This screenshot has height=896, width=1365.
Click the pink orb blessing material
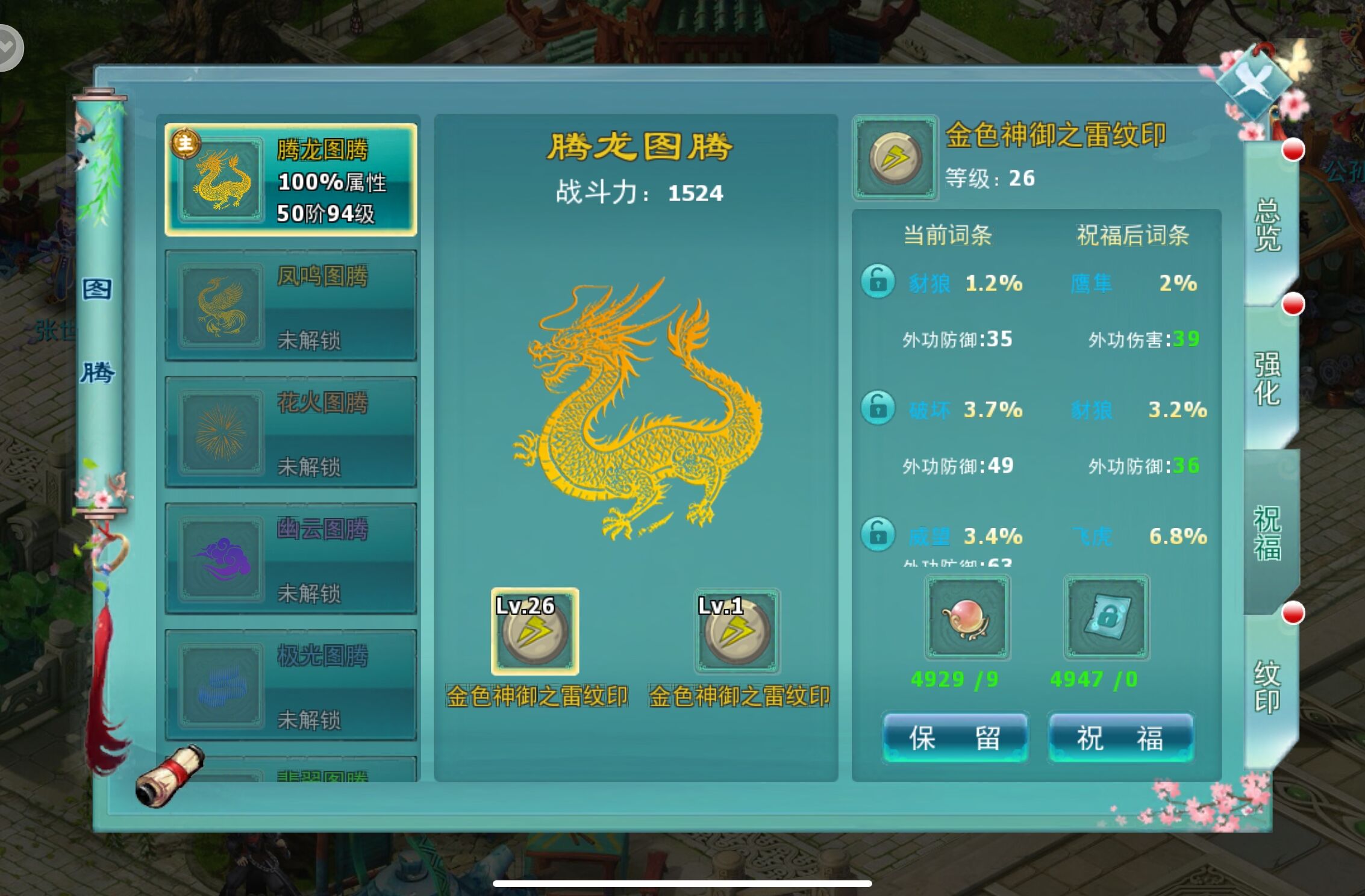coord(967,617)
